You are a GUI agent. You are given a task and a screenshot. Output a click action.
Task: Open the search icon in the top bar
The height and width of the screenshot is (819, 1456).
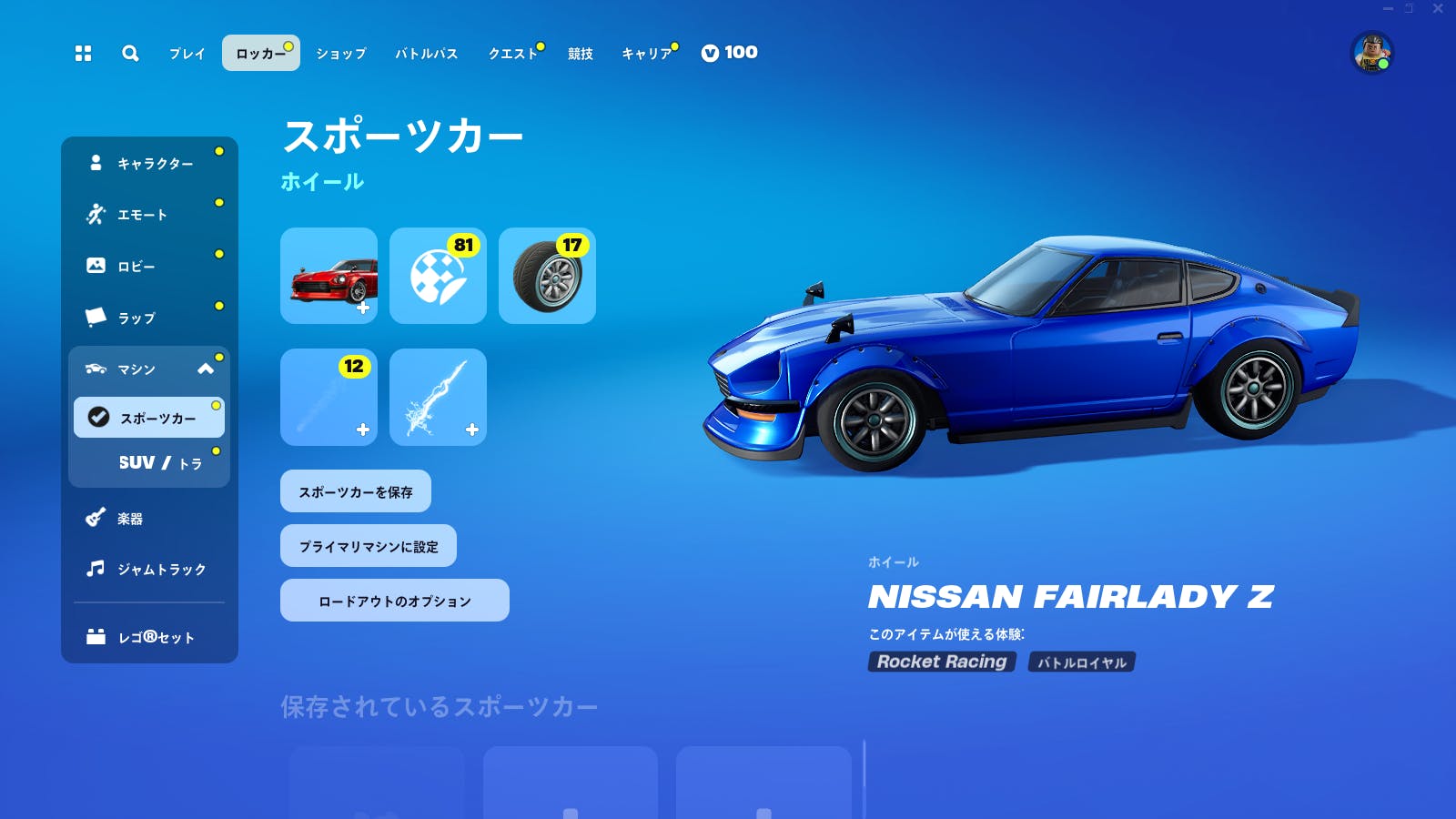click(x=130, y=54)
